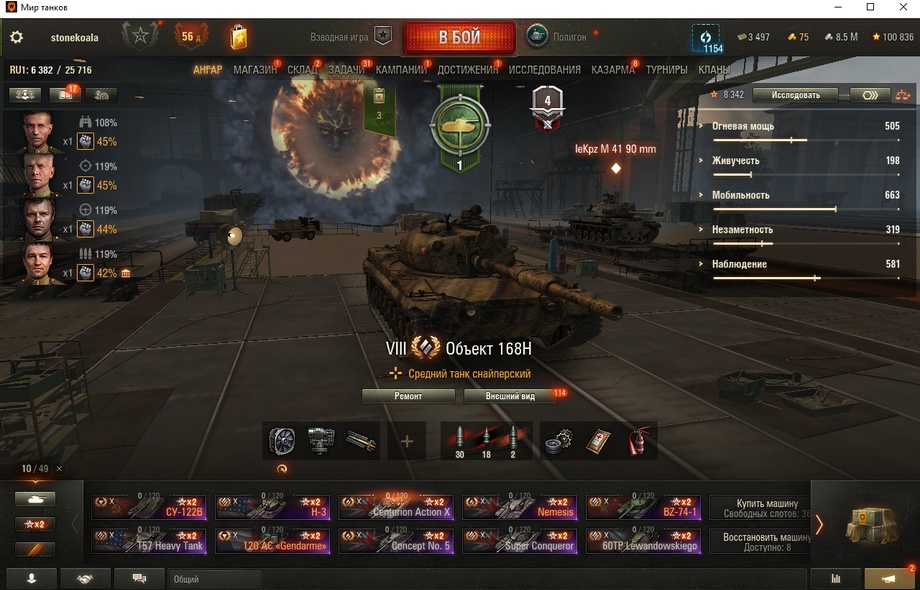Click Восстановить машину button
Viewport: 920px width, 590px height.
(767, 541)
